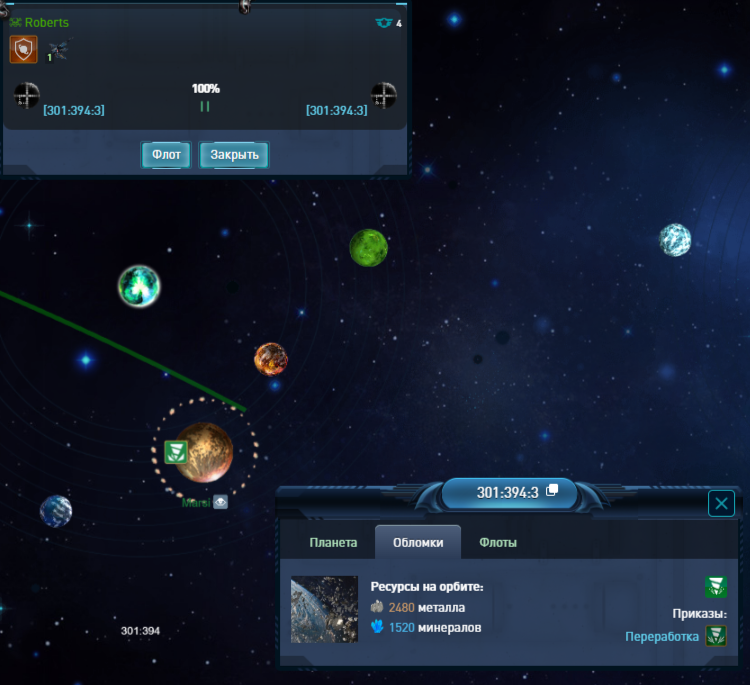Viewport: 750px width, 685px height.
Task: Open the debris field thumbnail
Action: tap(324, 609)
